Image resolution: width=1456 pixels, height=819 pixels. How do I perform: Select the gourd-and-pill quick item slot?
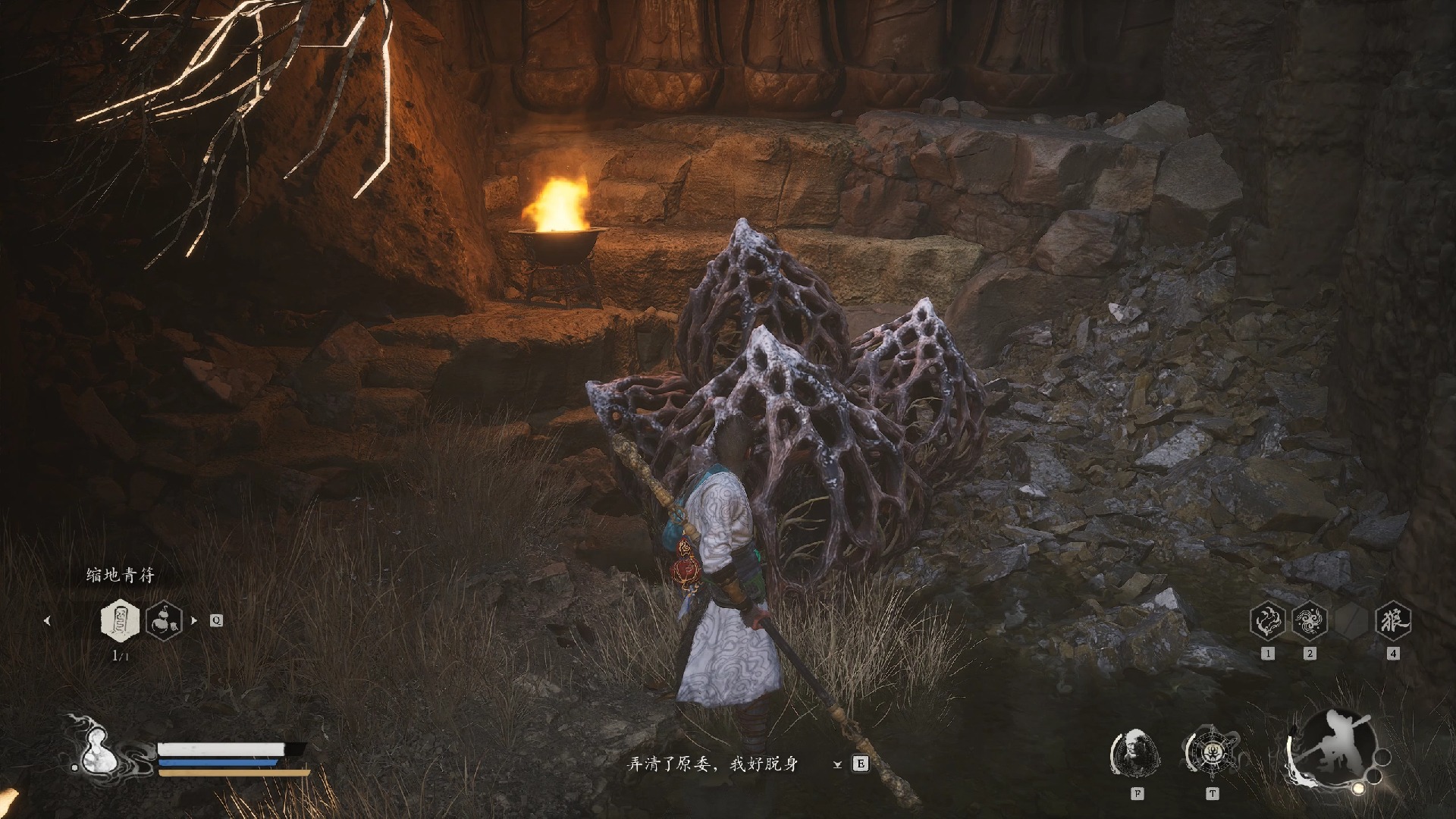164,620
